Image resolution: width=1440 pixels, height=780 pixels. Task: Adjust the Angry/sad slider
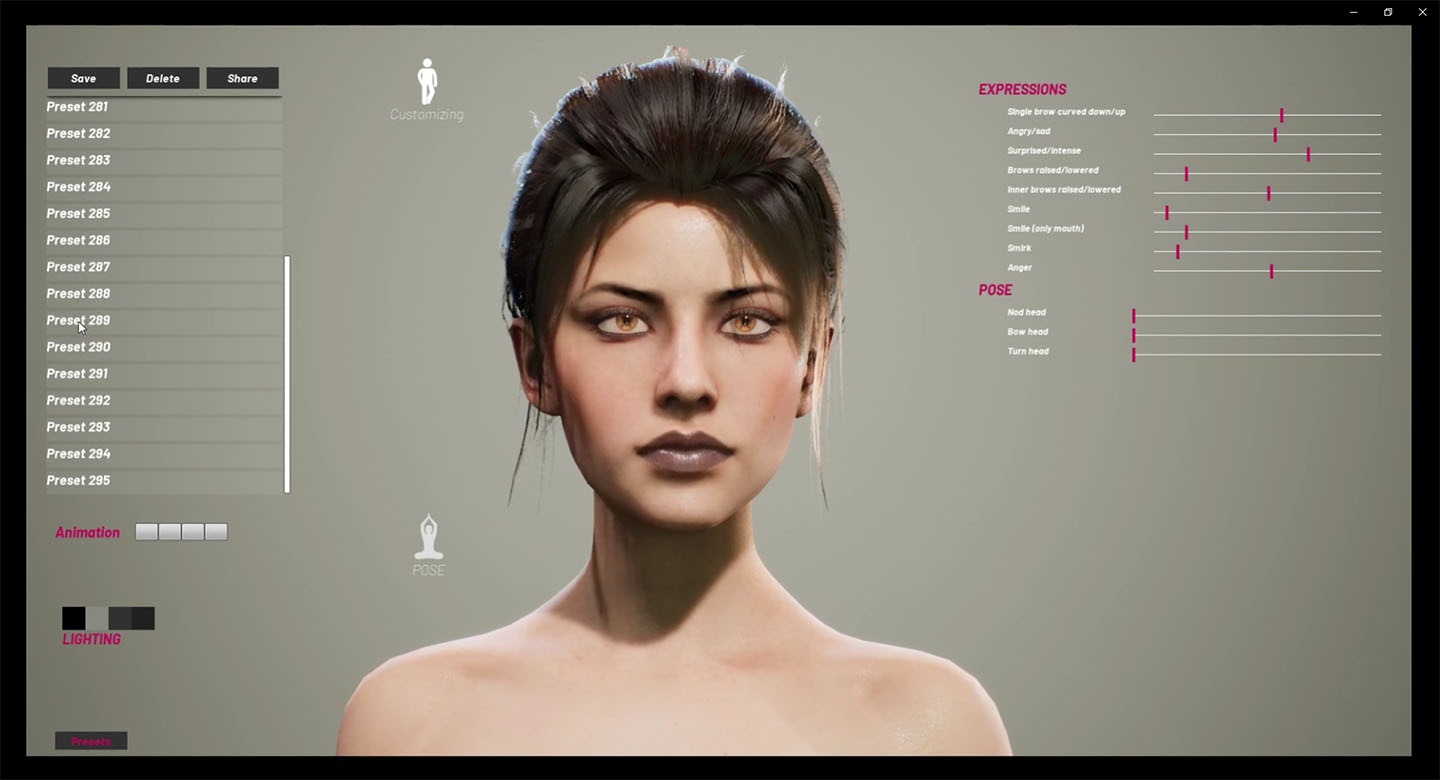pos(1275,134)
